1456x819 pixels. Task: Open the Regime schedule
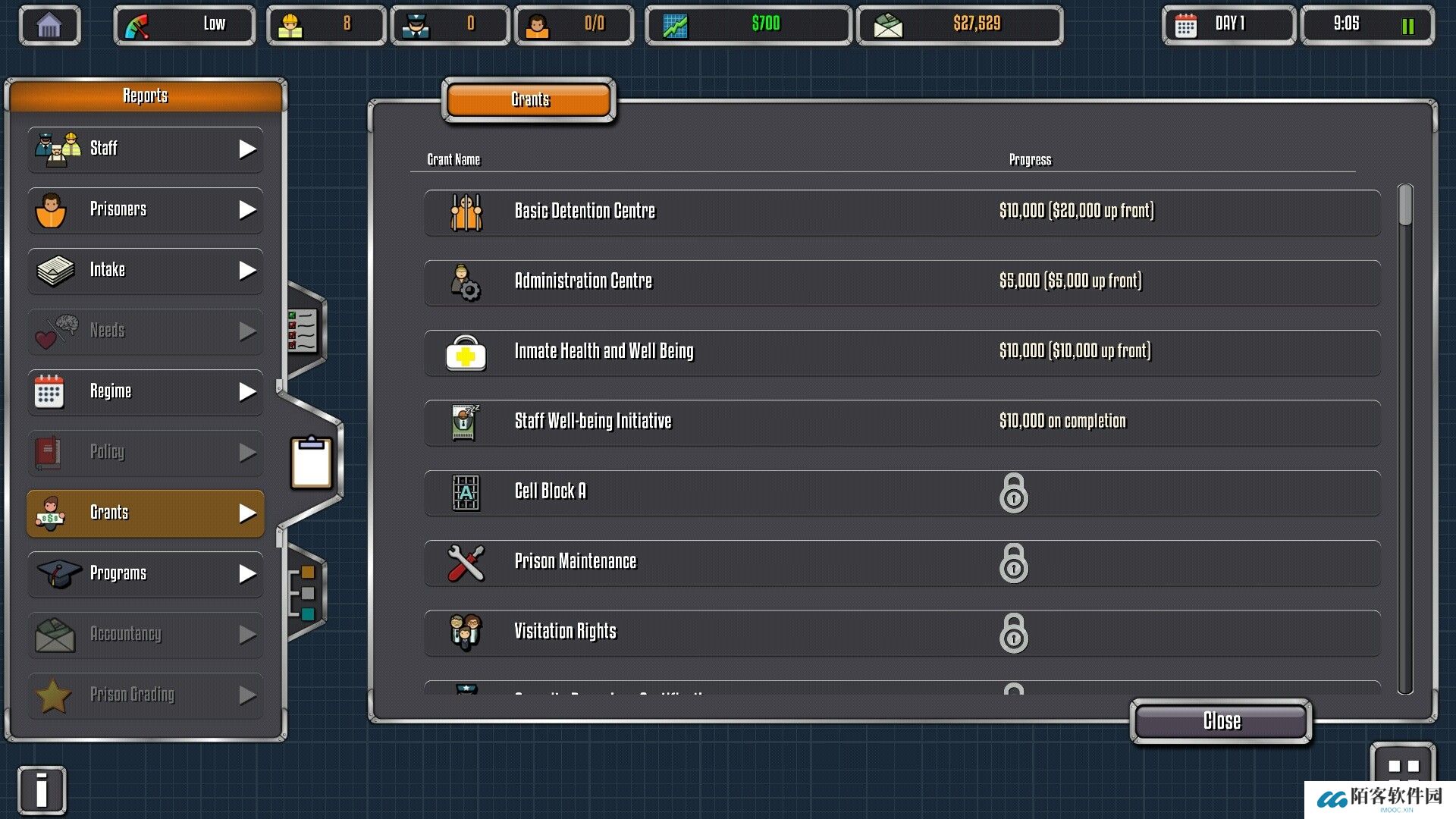pos(146,391)
